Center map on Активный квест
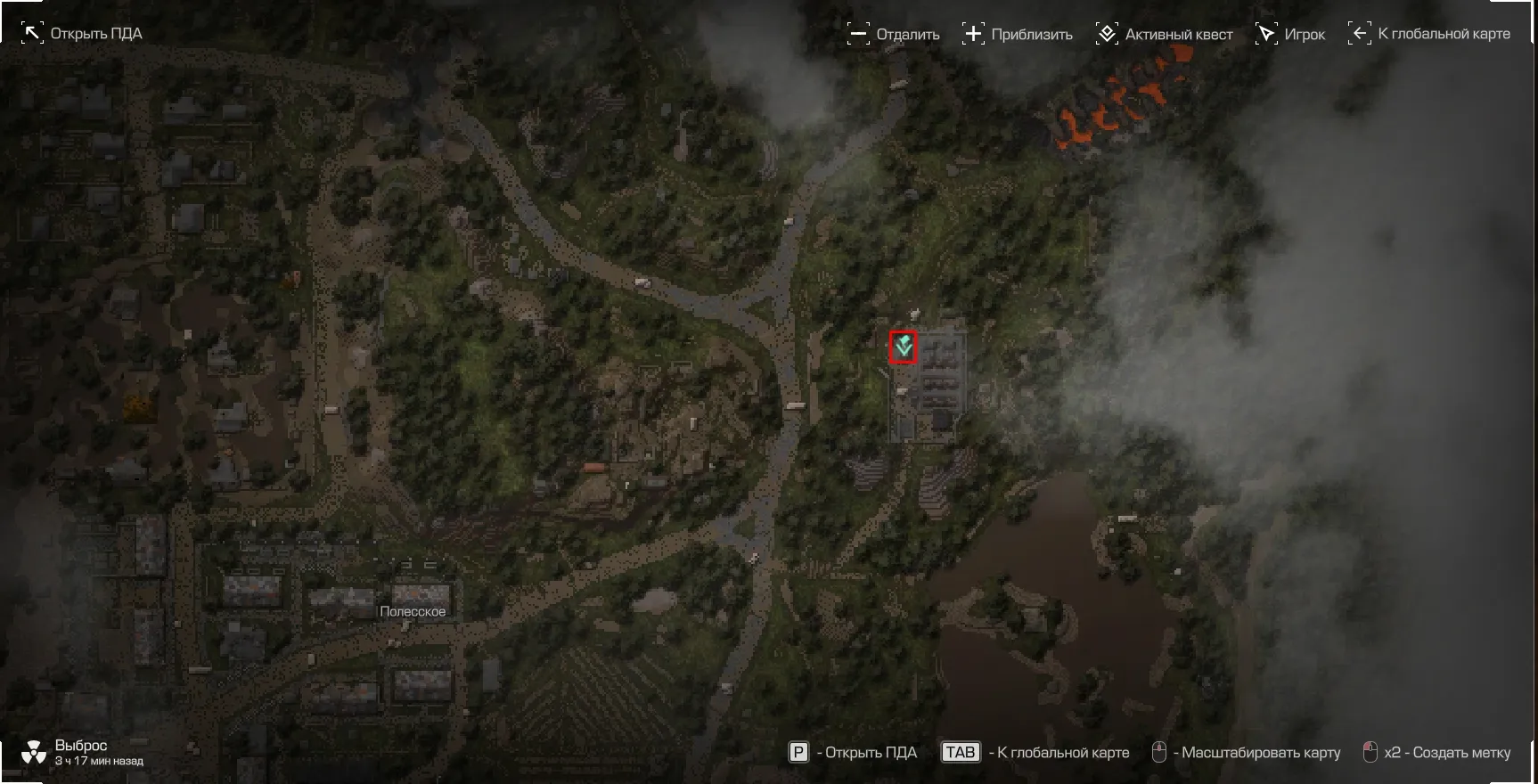 pyautogui.click(x=1165, y=35)
